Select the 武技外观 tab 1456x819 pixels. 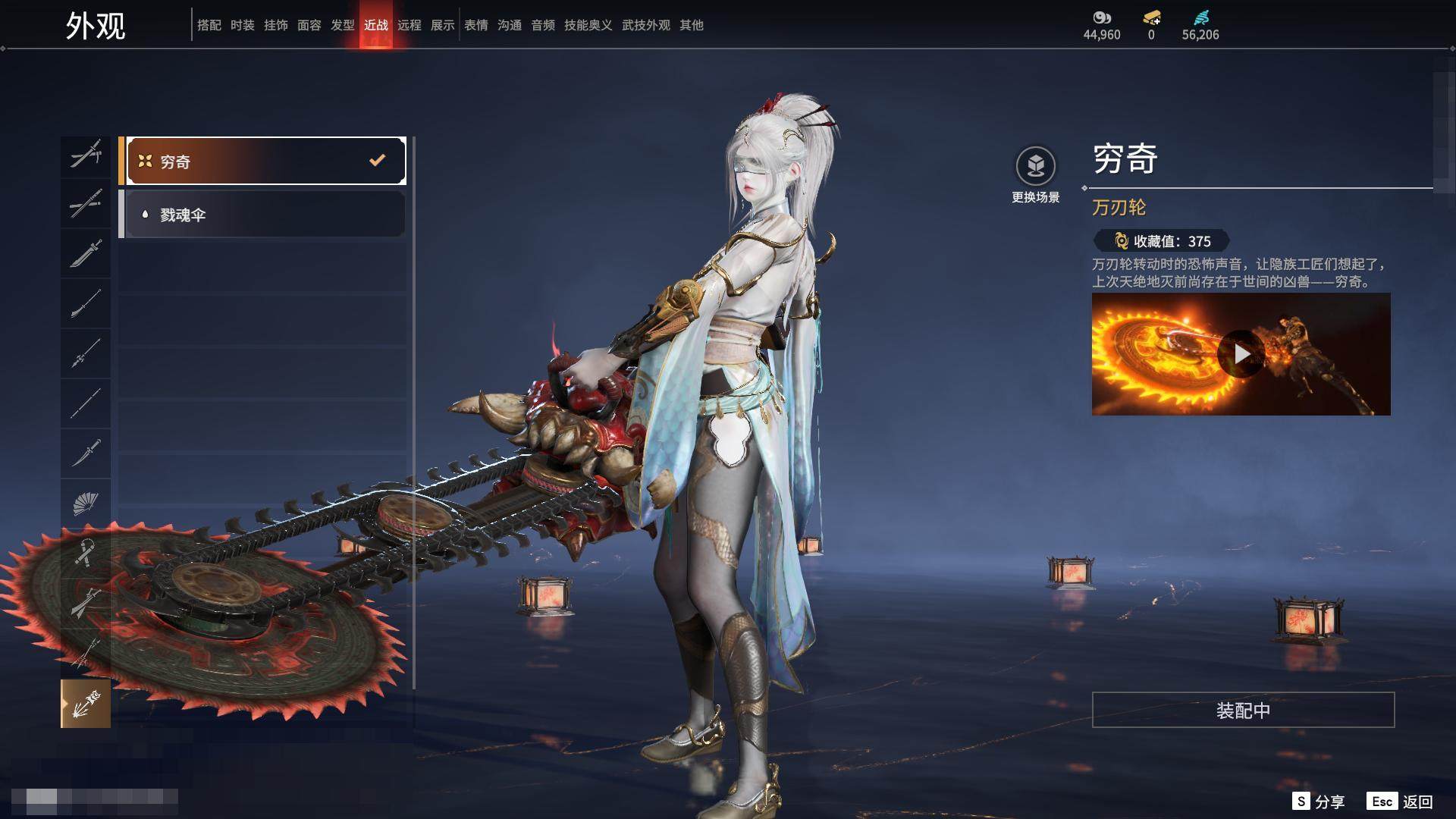[x=645, y=25]
